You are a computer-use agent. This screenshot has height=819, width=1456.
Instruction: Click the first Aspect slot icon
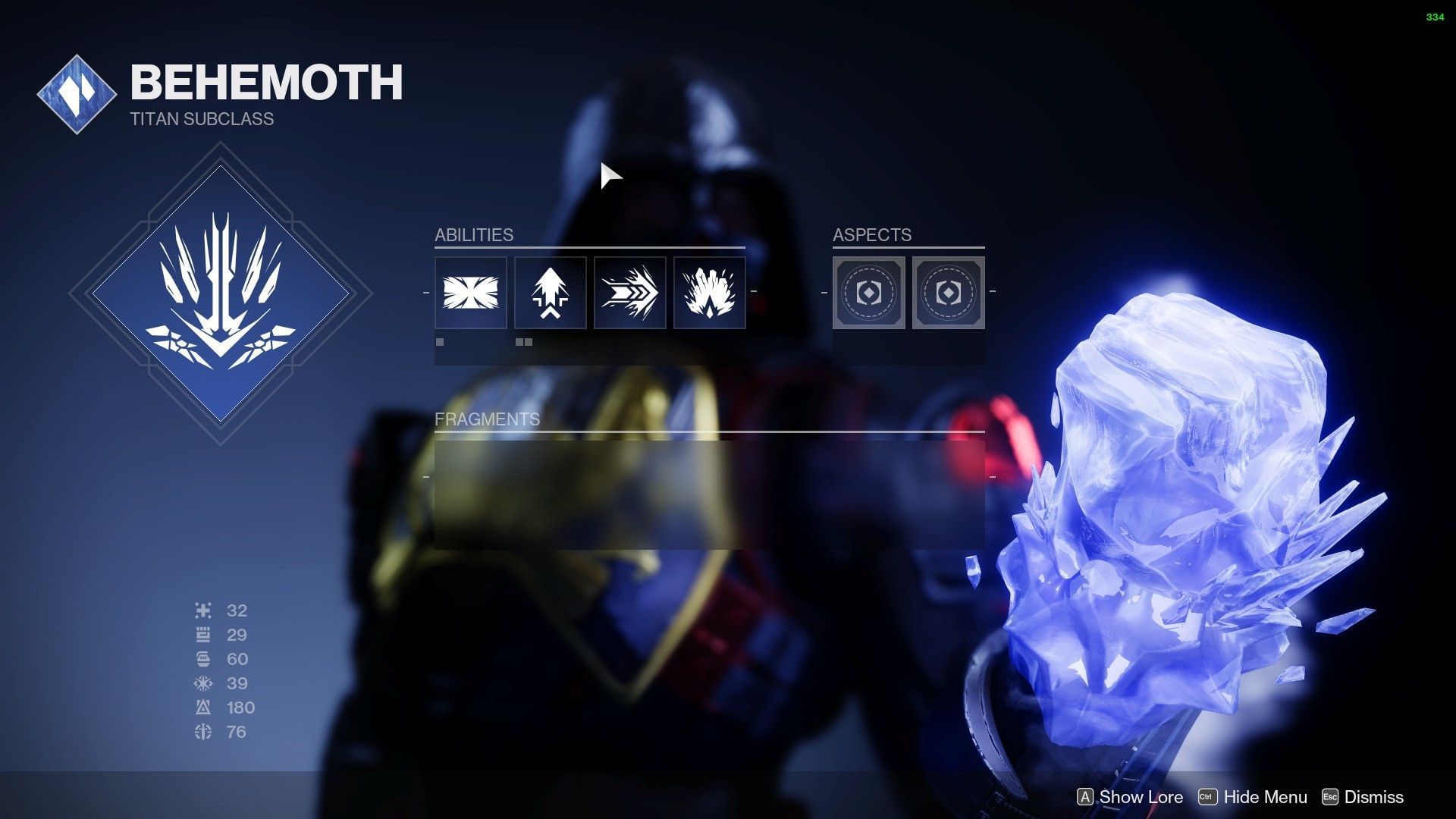coord(868,294)
